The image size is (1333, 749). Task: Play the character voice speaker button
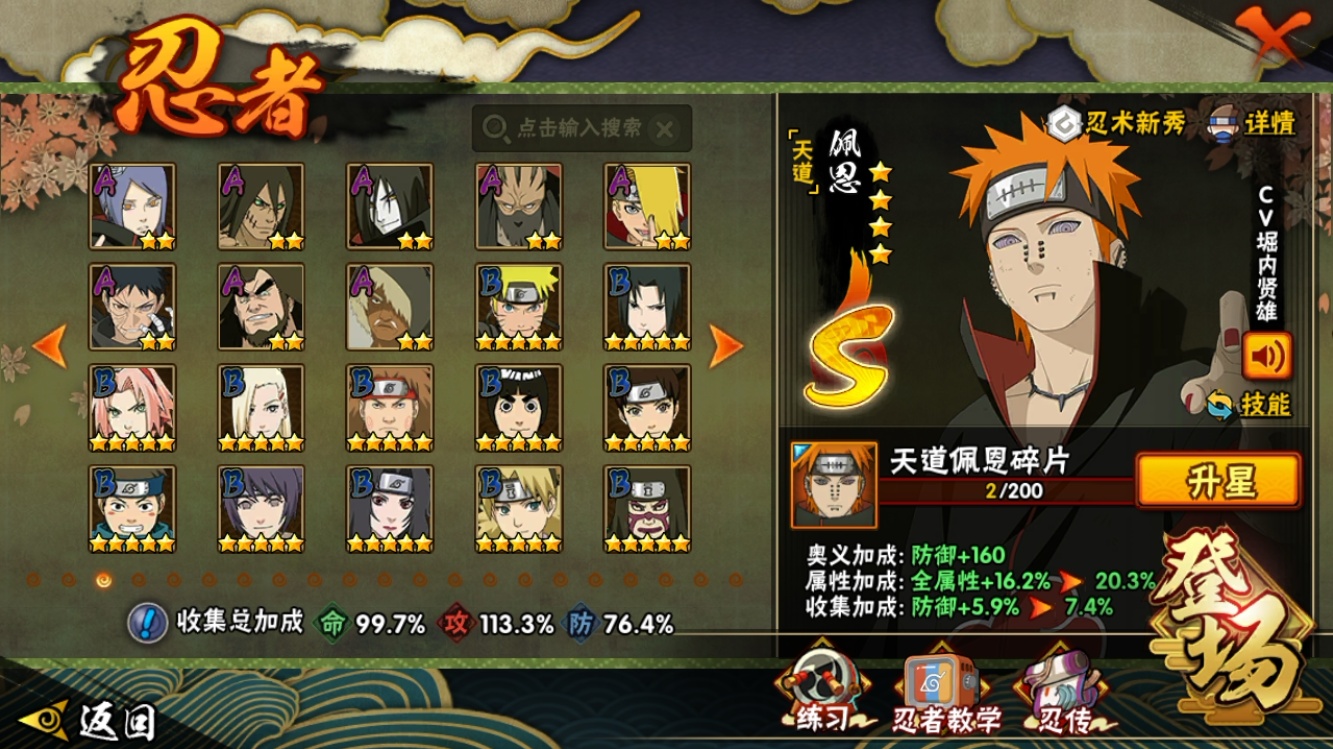[x=1267, y=355]
